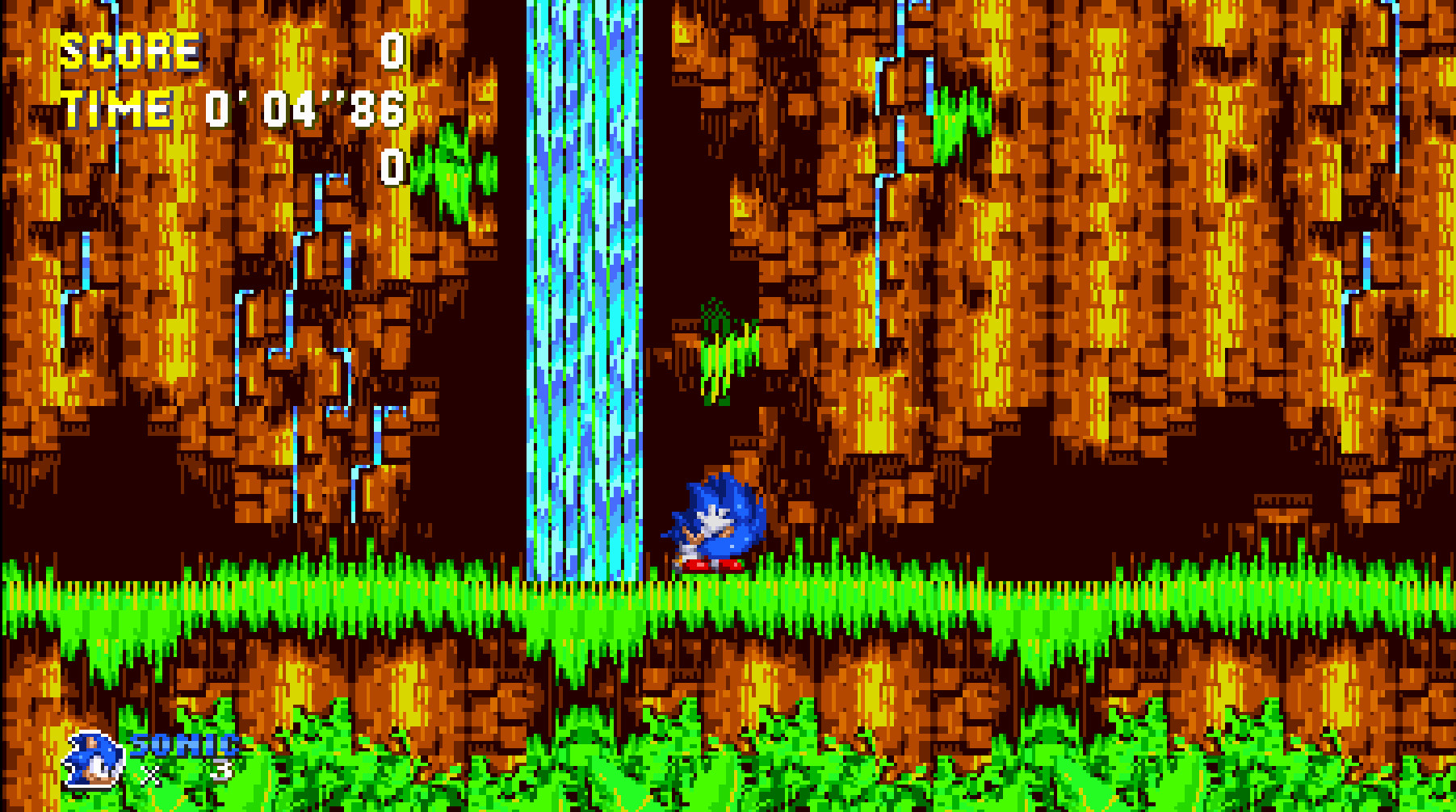Select the TIME label text
1456x812 pixels.
click(117, 107)
